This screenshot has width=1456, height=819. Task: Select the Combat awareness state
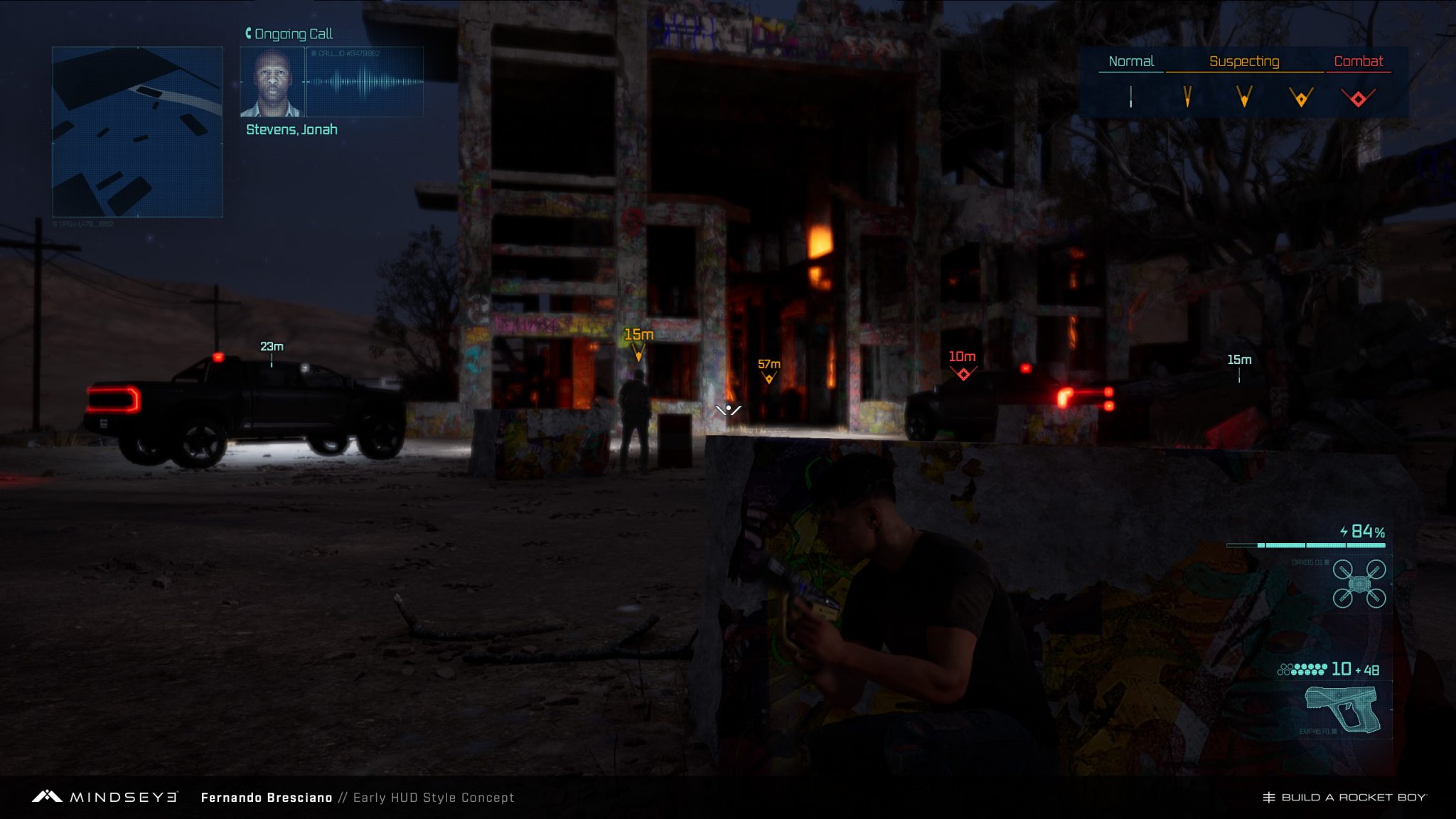coord(1358,62)
